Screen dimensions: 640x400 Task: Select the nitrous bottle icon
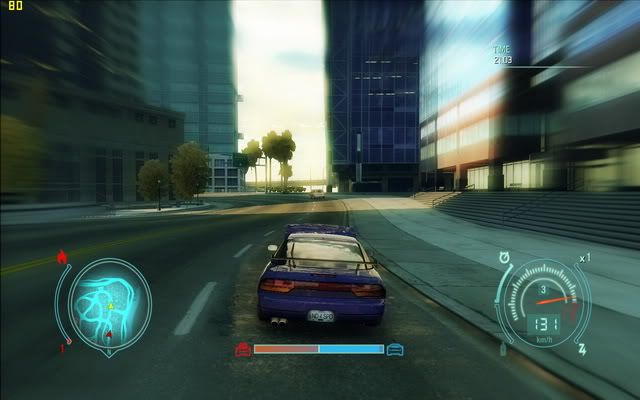click(x=503, y=349)
